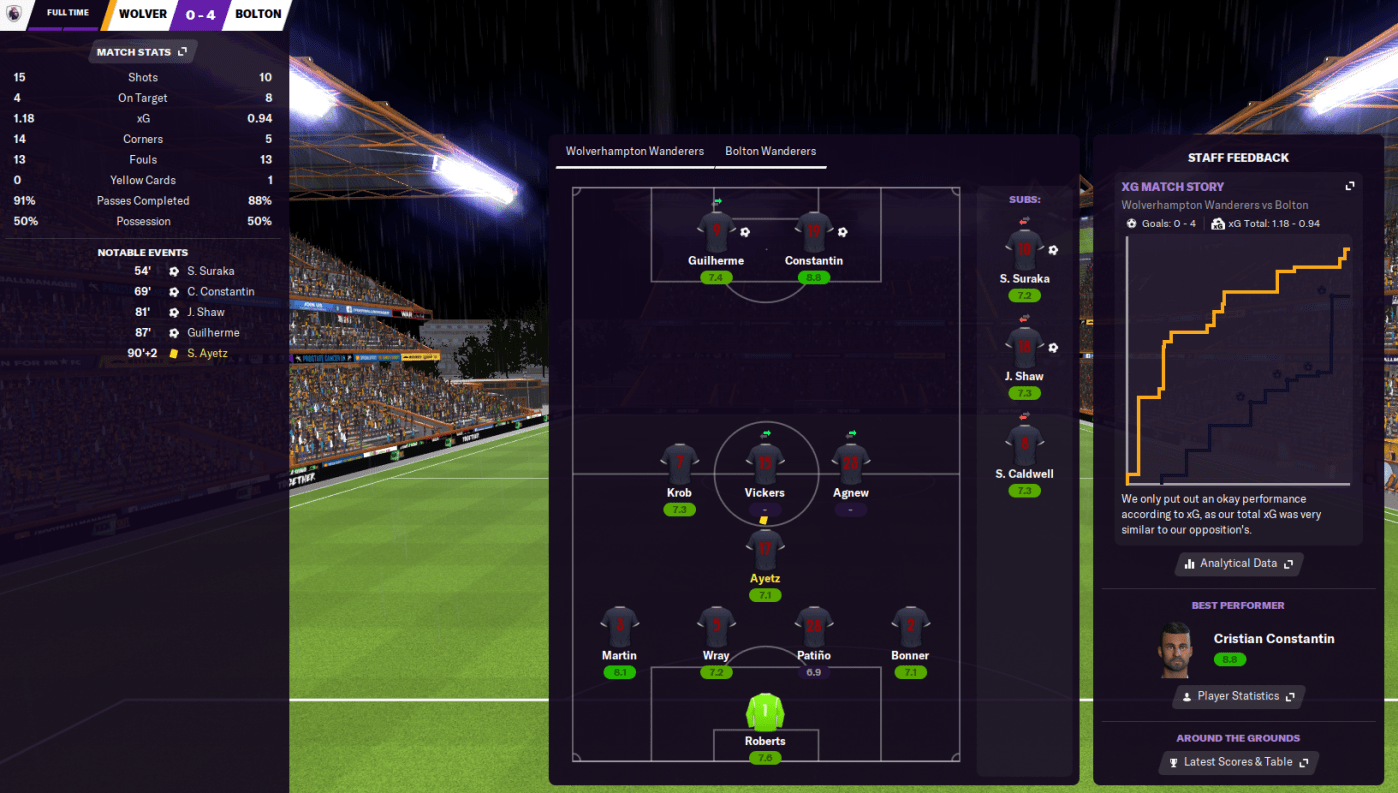The height and width of the screenshot is (793, 1398).
Task: Select defender Martin in the back line
Action: [x=620, y=628]
